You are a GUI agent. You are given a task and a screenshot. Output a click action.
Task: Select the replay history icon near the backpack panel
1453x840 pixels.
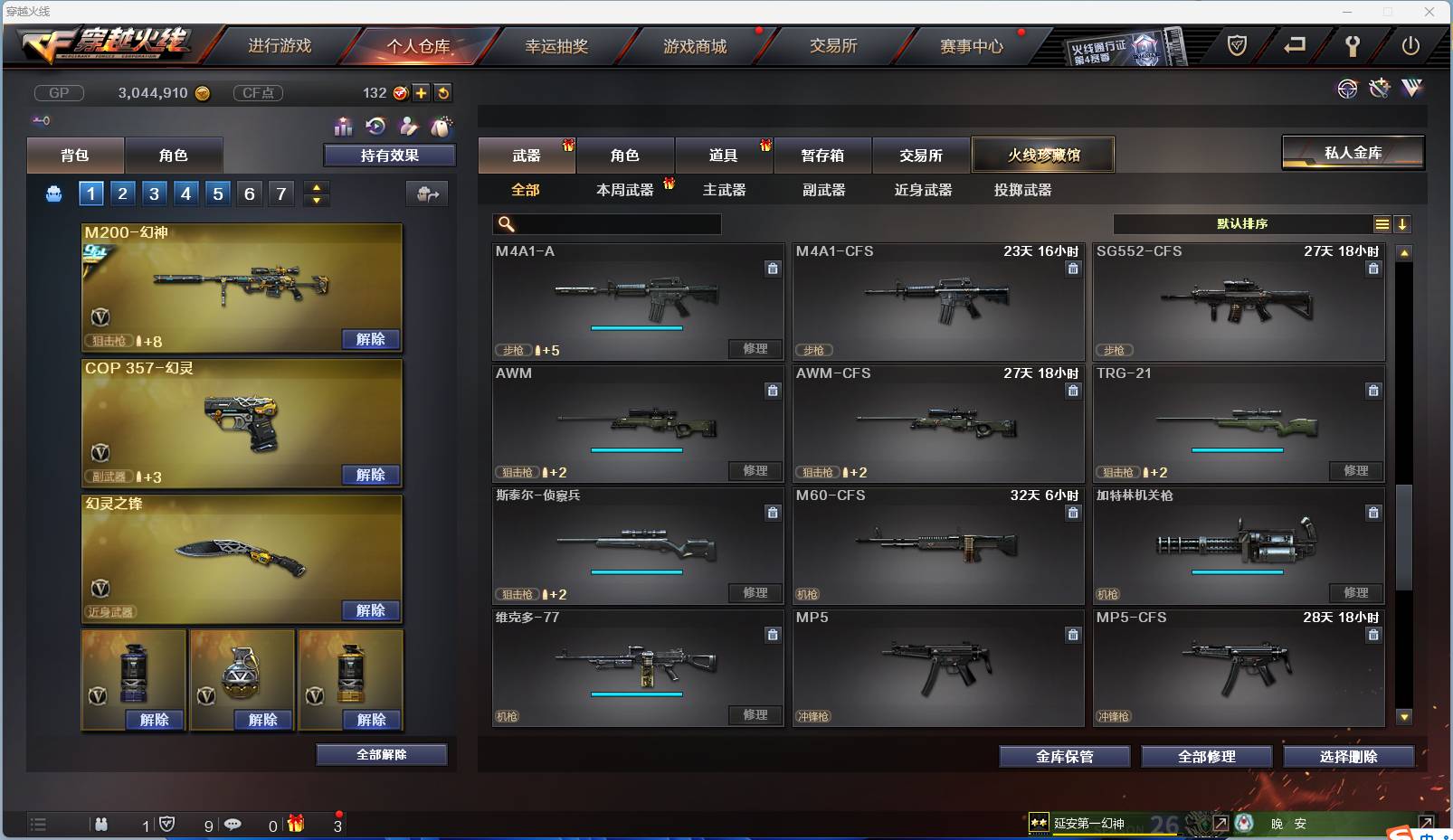tap(376, 127)
